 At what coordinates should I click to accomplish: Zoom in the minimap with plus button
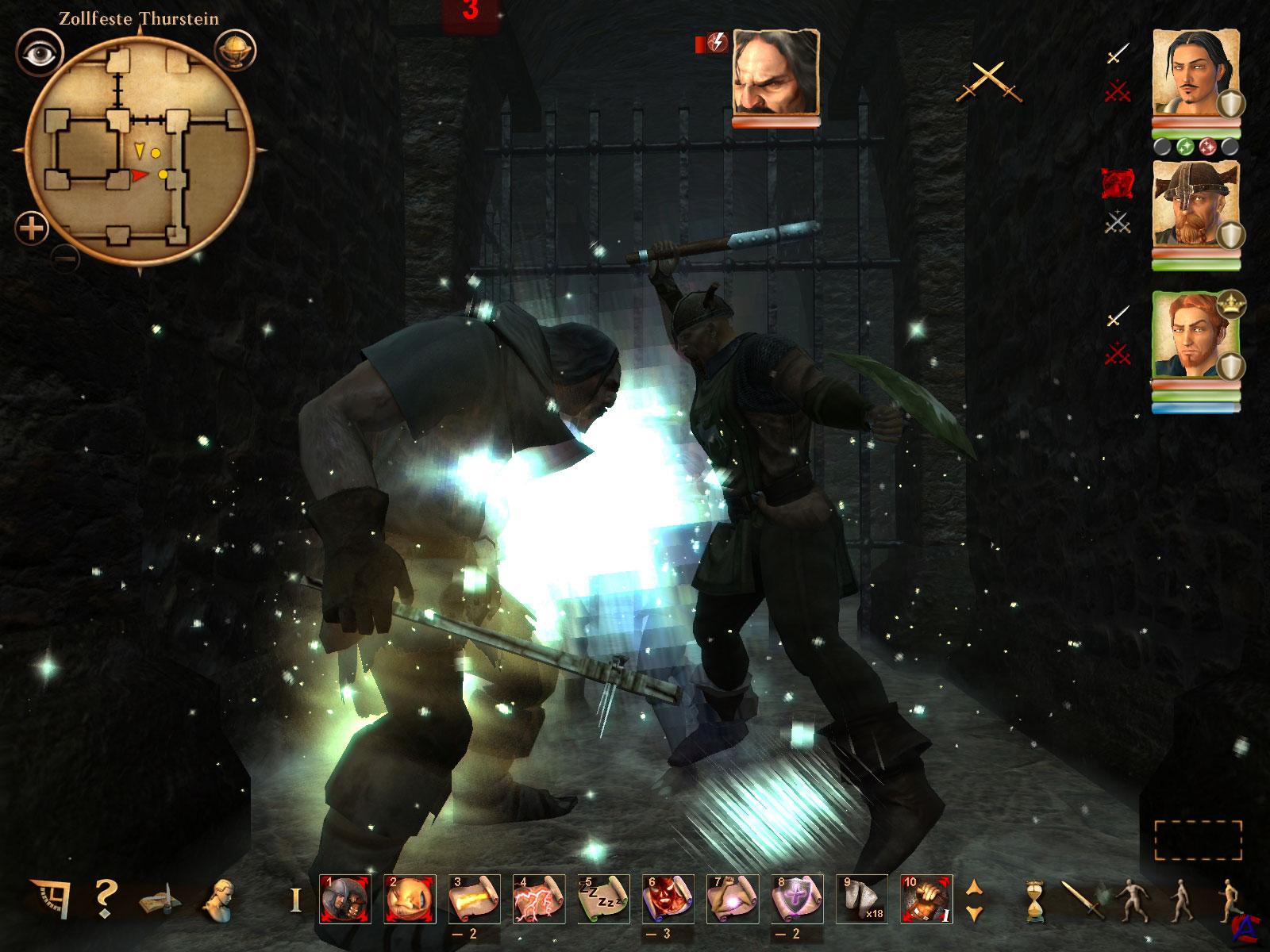coord(32,229)
